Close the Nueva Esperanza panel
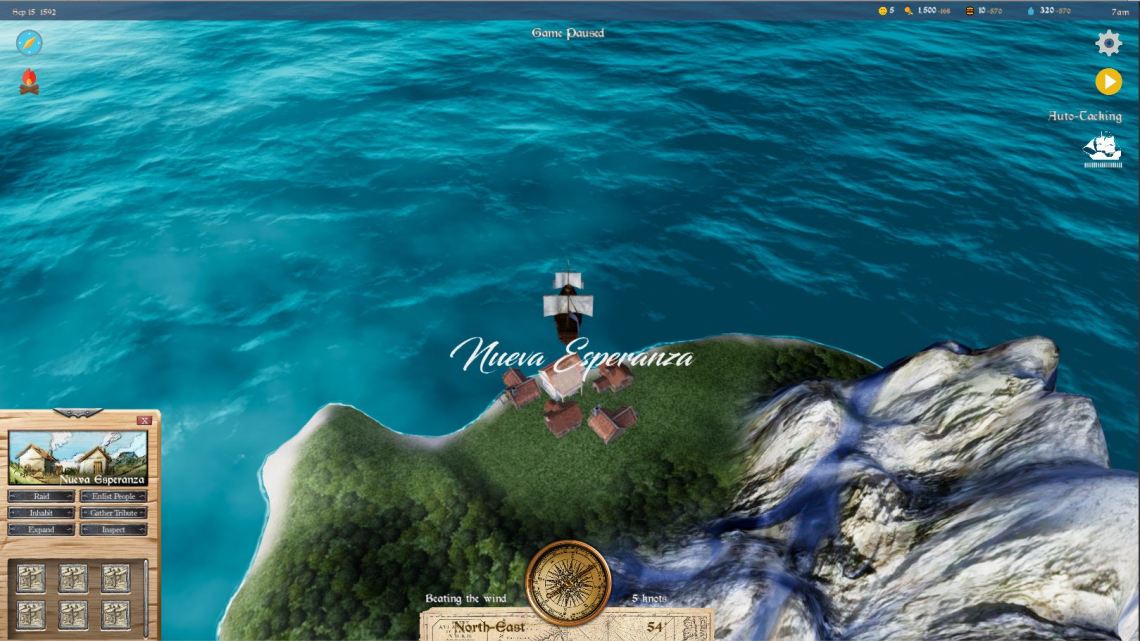Viewport: 1140px width, 641px height. (145, 421)
